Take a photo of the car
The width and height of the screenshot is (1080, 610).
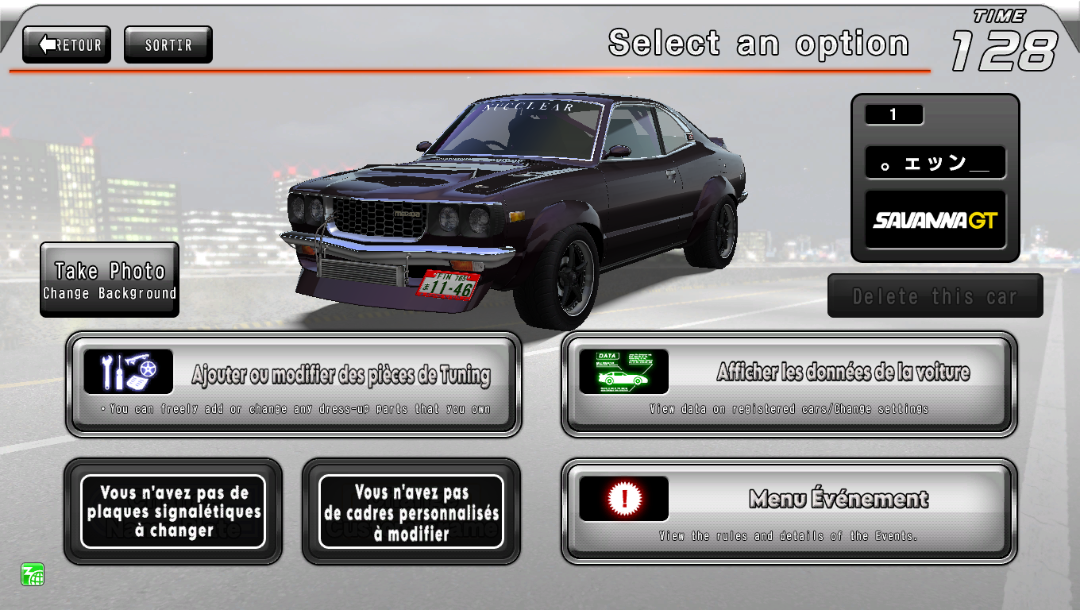110,279
